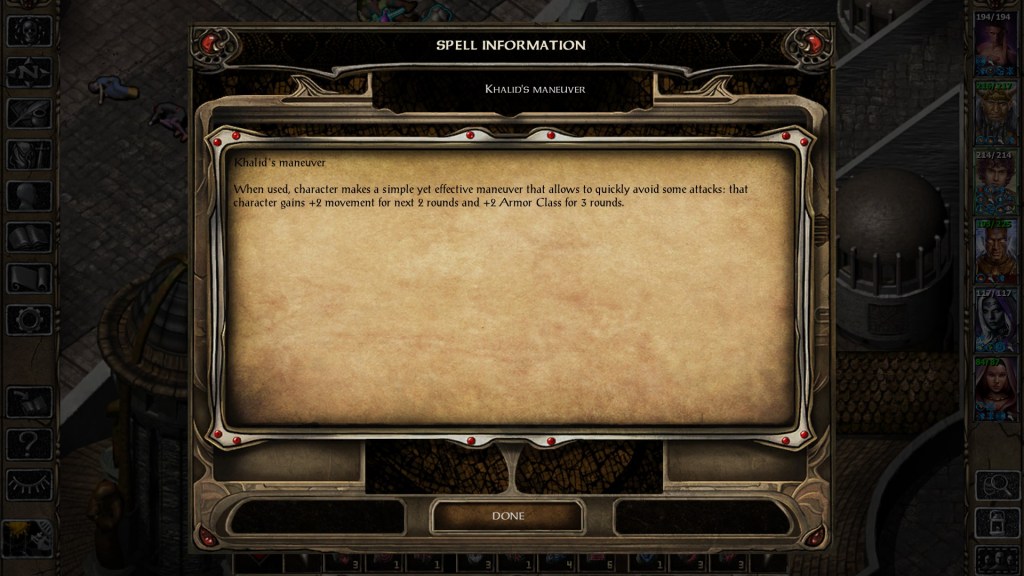Toggle the padlock party AI button
This screenshot has height=576, width=1024.
(995, 521)
